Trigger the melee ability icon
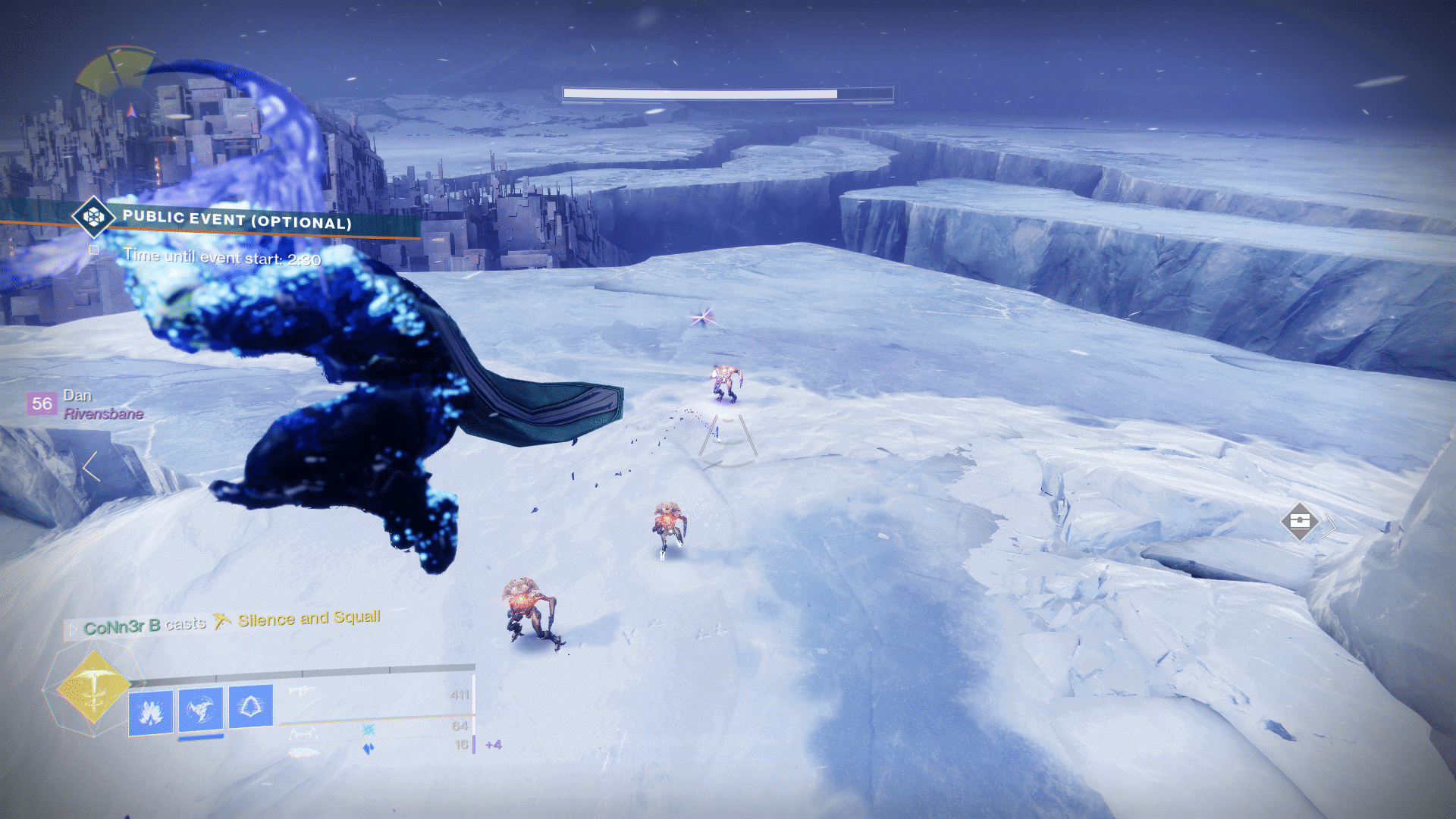This screenshot has height=819, width=1456. pyautogui.click(x=201, y=710)
